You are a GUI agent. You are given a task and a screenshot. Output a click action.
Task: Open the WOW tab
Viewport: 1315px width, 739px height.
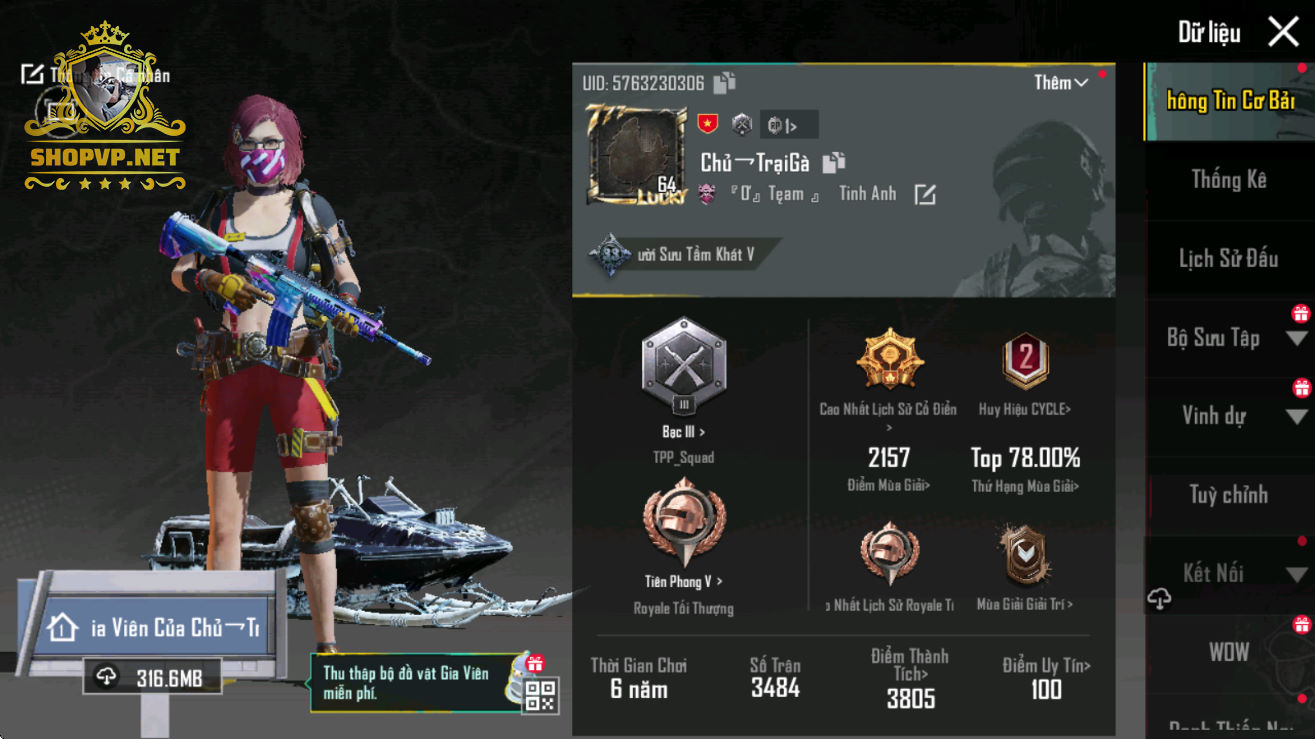[x=1228, y=652]
